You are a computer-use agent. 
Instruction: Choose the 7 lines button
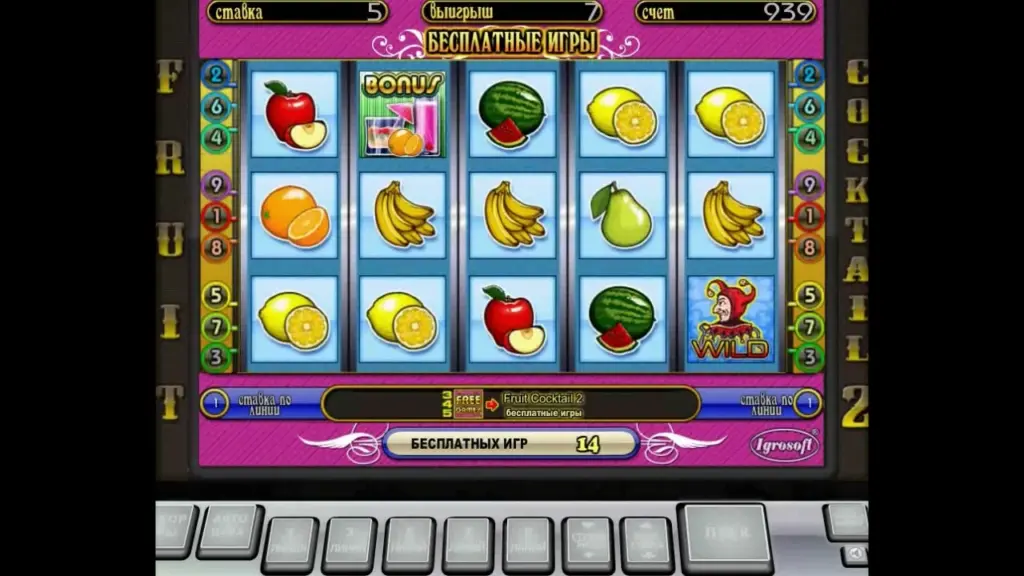[468, 544]
